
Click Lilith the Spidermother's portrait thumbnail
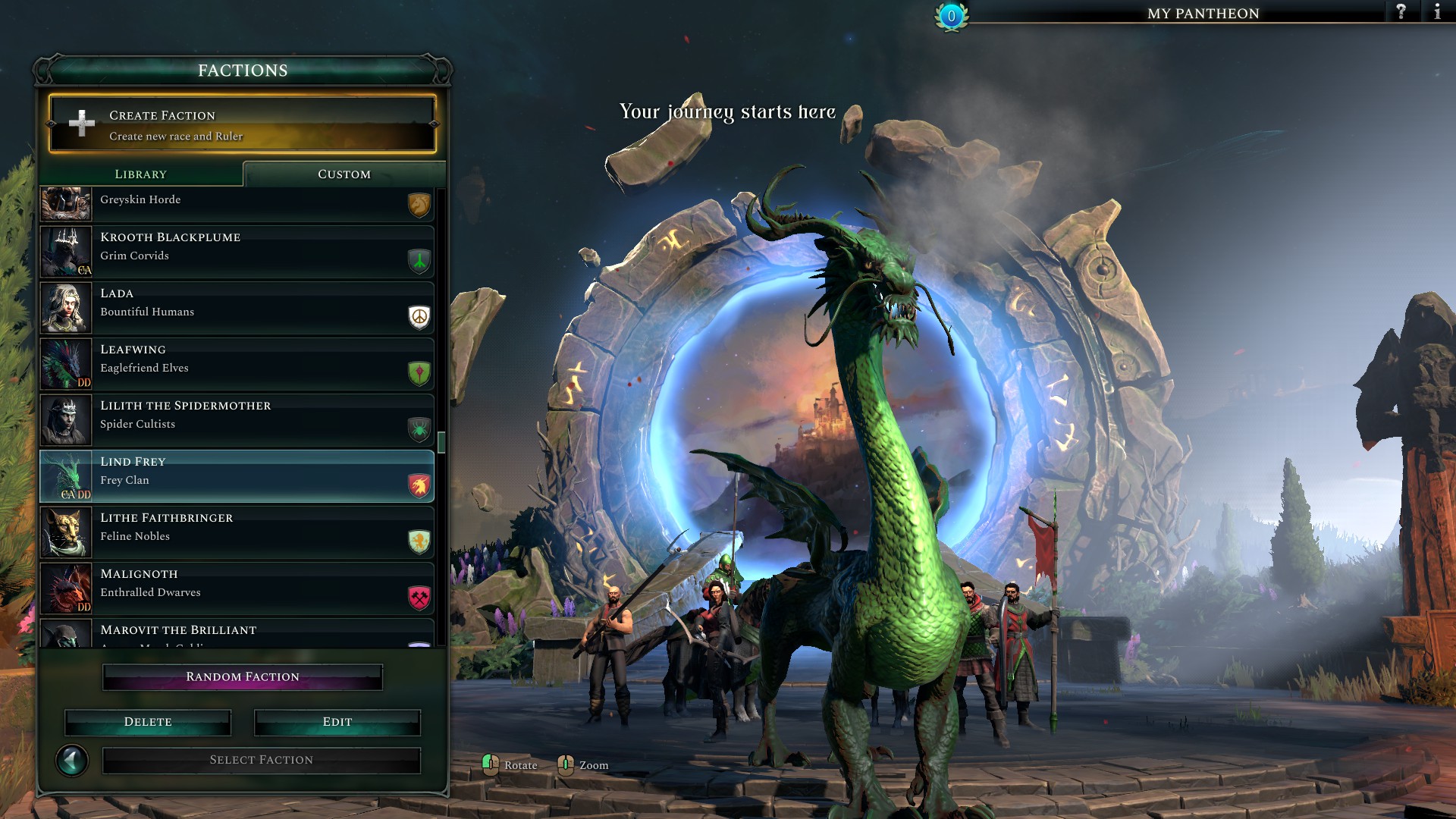tap(66, 419)
